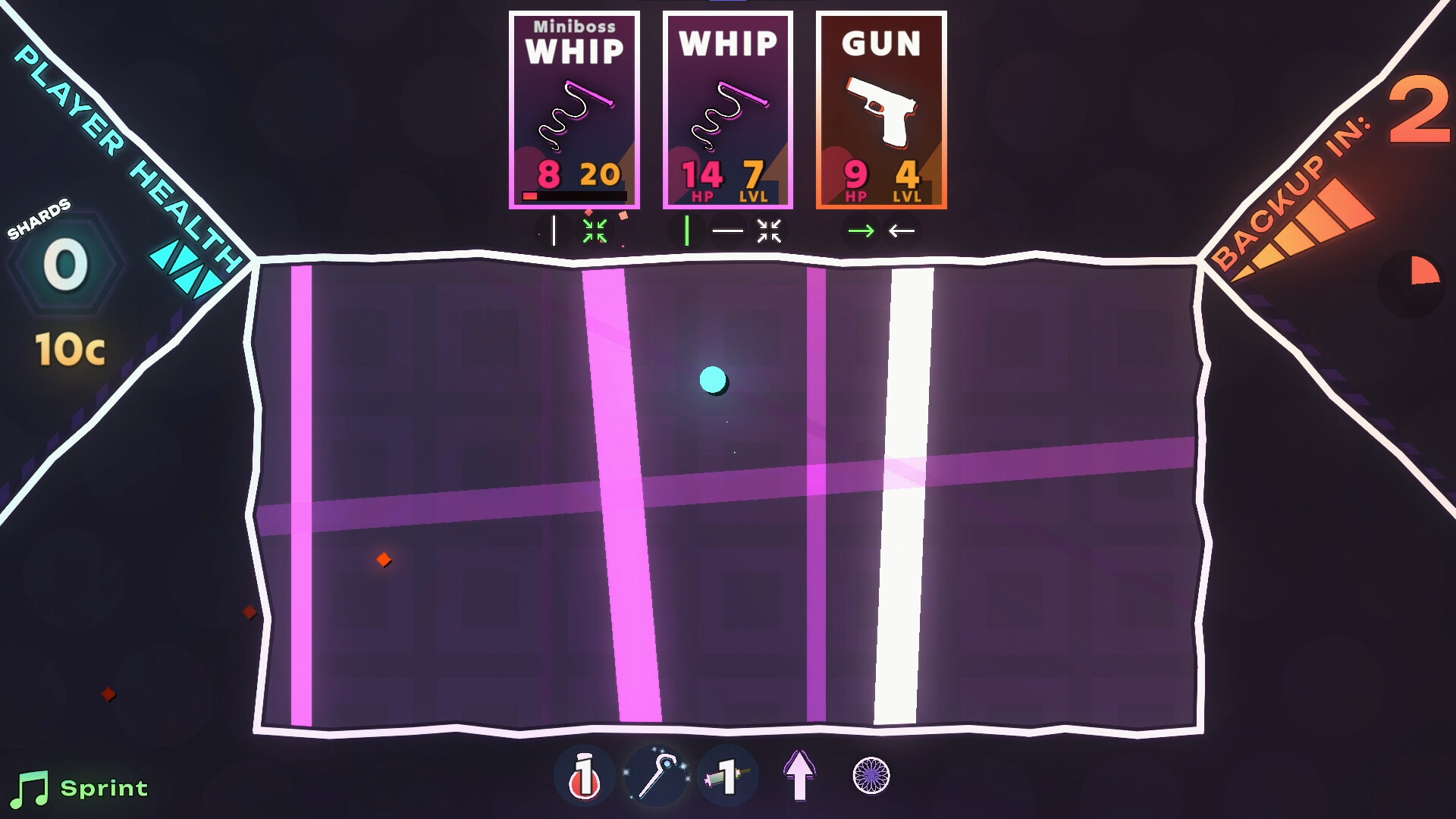Toggle the green converge-arrows status under Miniboss WHIP

coord(597,231)
